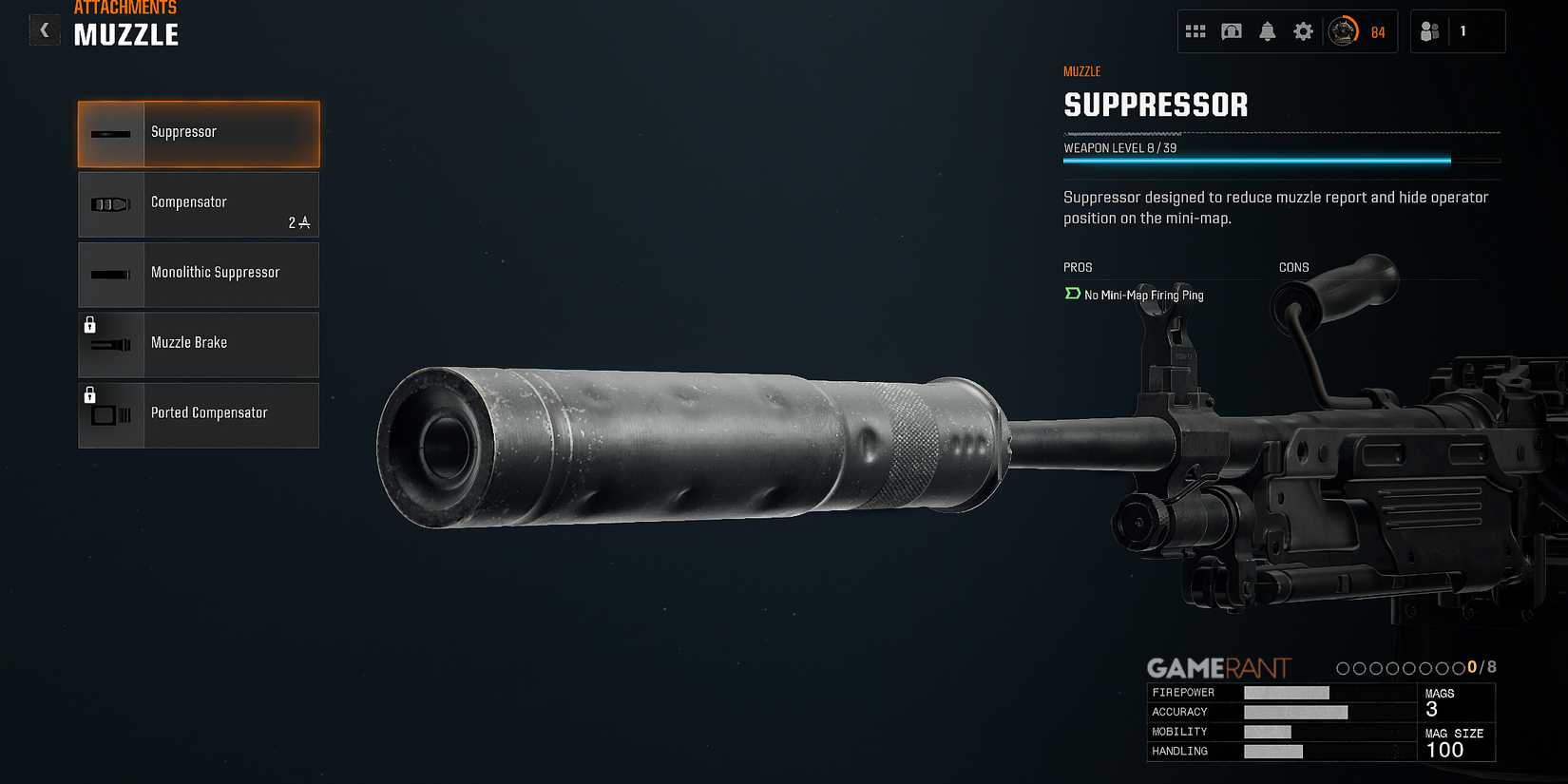This screenshot has width=1568, height=784.
Task: Click the Suppressor attachment thumbnail image
Action: (110, 133)
